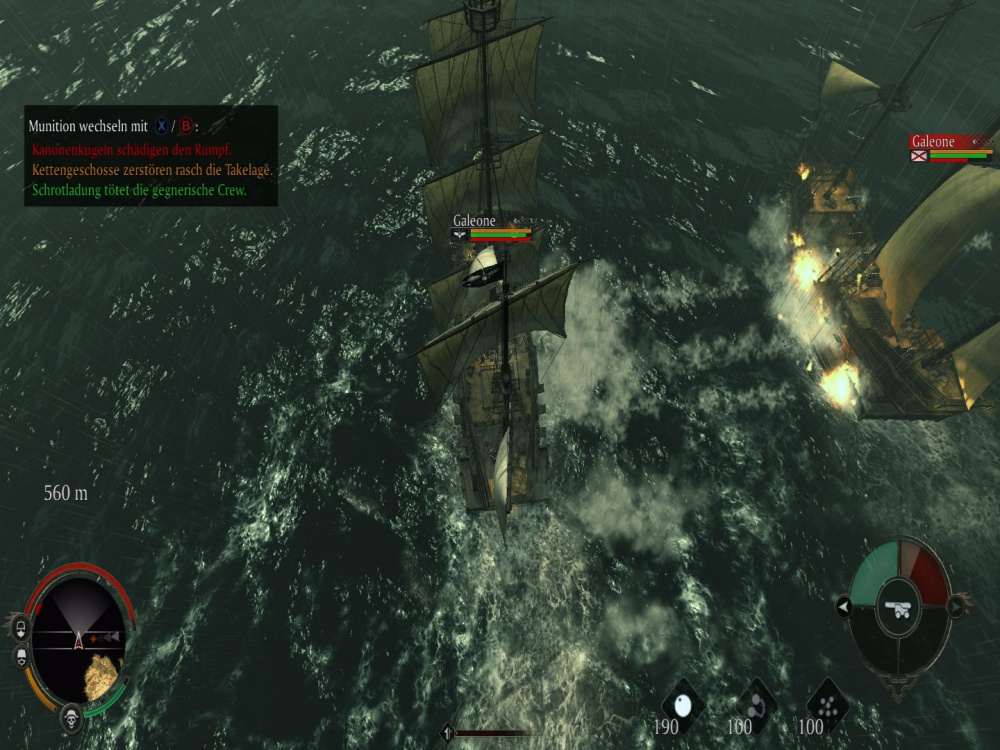Click the right arrow on the cannon wheel
This screenshot has height=750, width=1000.
coord(956,606)
